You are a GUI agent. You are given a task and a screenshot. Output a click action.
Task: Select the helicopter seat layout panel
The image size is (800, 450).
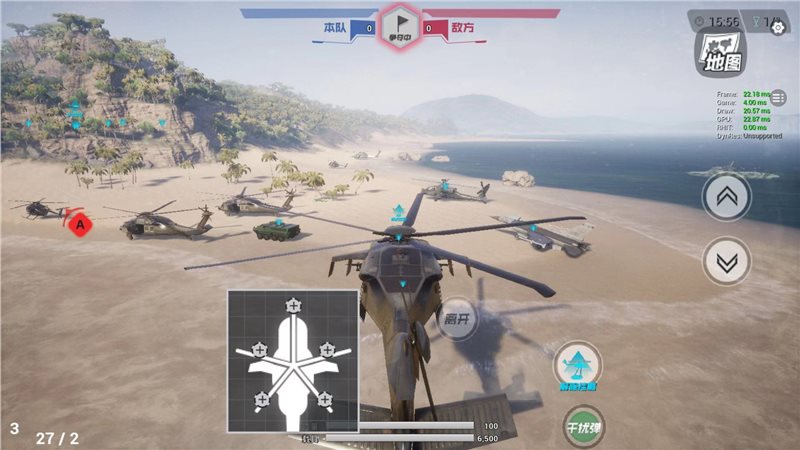(292, 361)
